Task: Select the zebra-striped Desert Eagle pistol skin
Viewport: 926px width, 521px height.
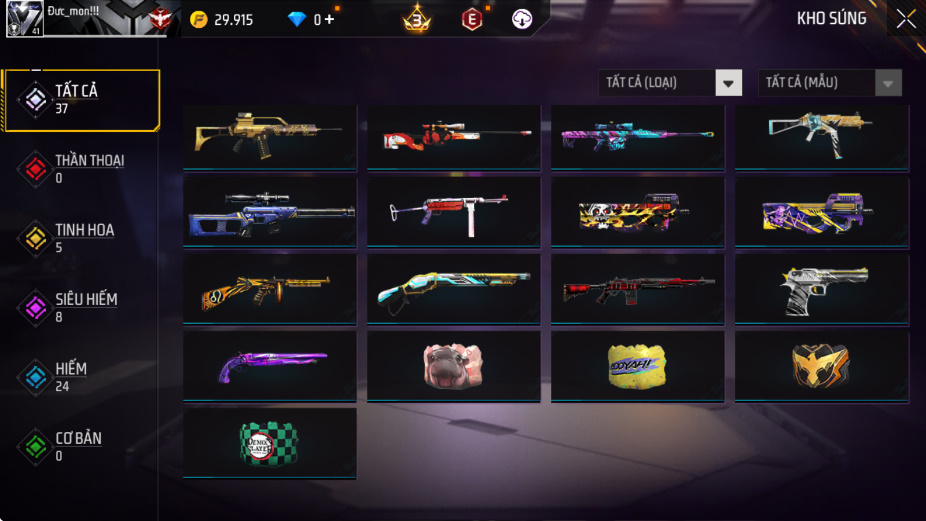Action: 821,288
